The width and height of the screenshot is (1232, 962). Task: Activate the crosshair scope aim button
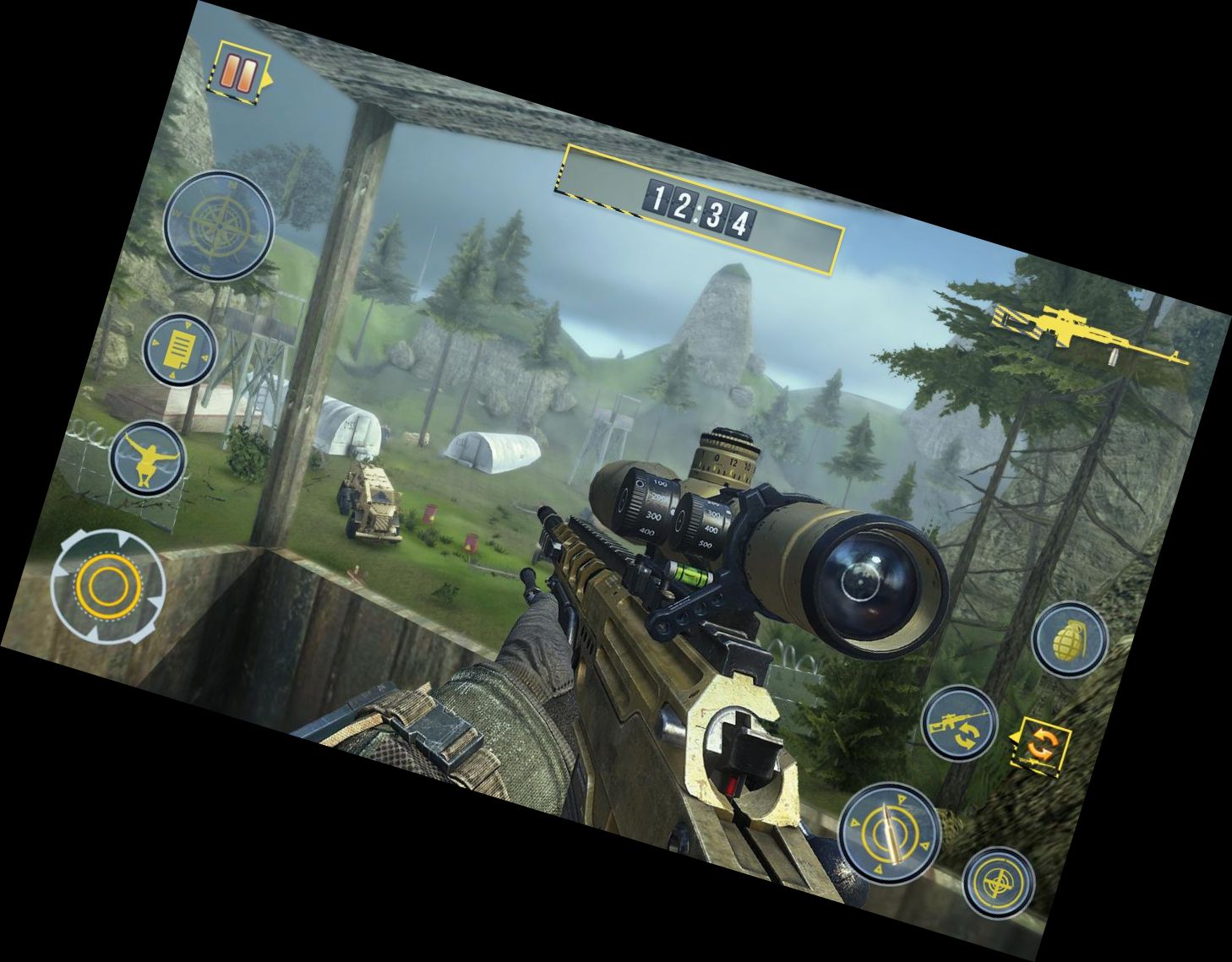pos(999,883)
